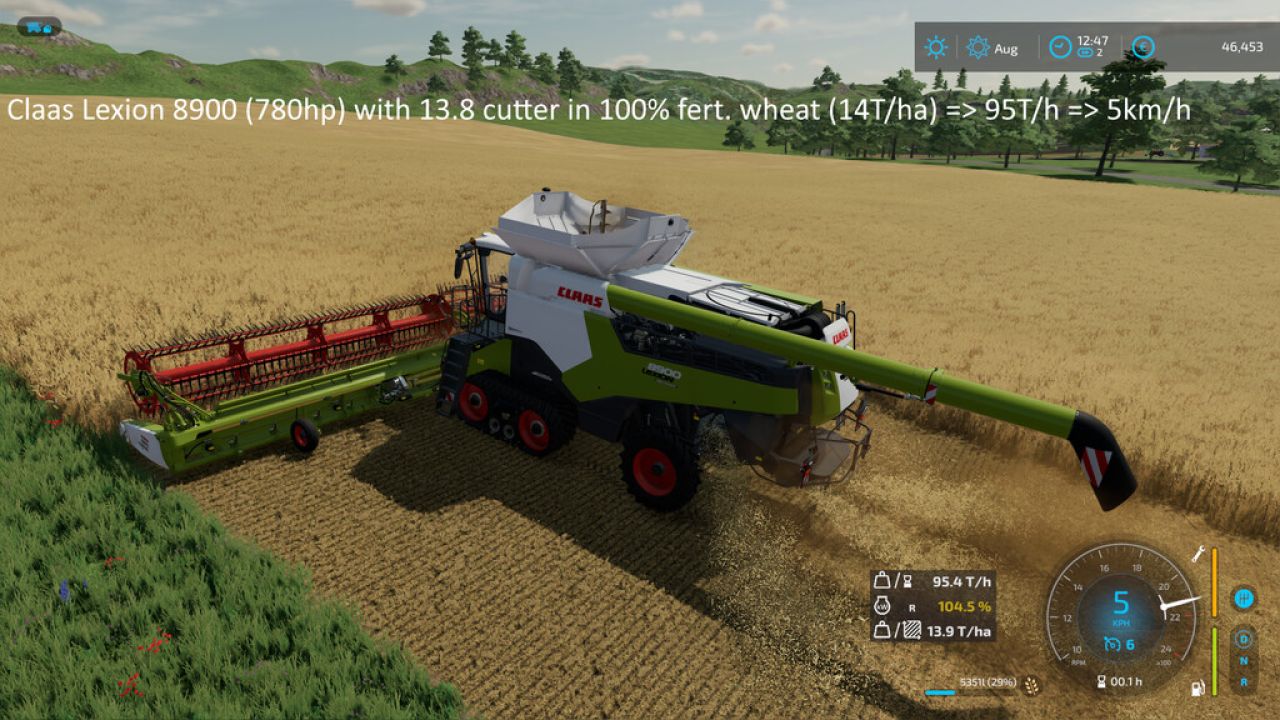Viewport: 1280px width, 720px height.
Task: Click the money balance reading 46,453
Action: tap(1241, 47)
